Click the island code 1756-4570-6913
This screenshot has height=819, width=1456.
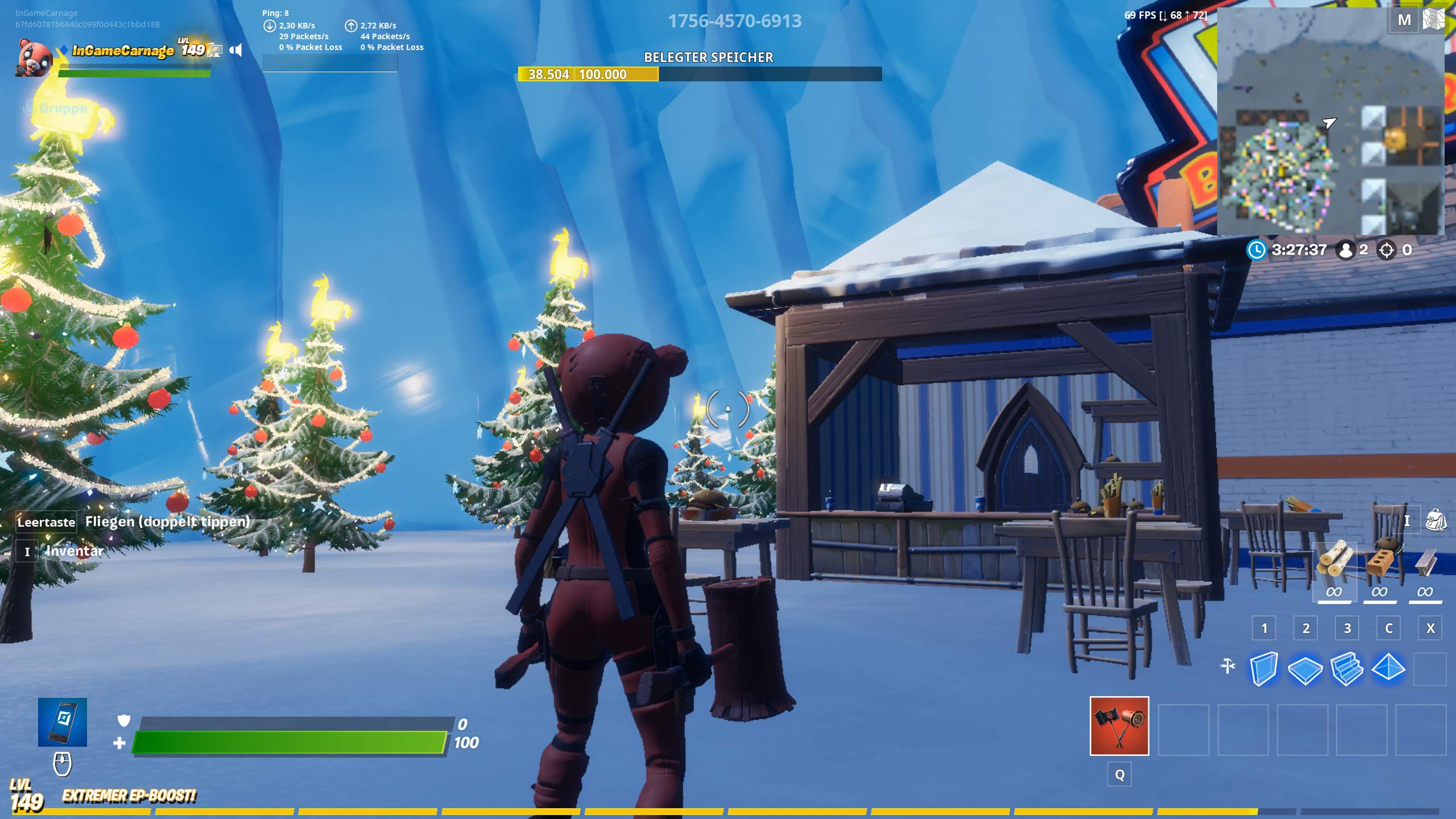735,21
